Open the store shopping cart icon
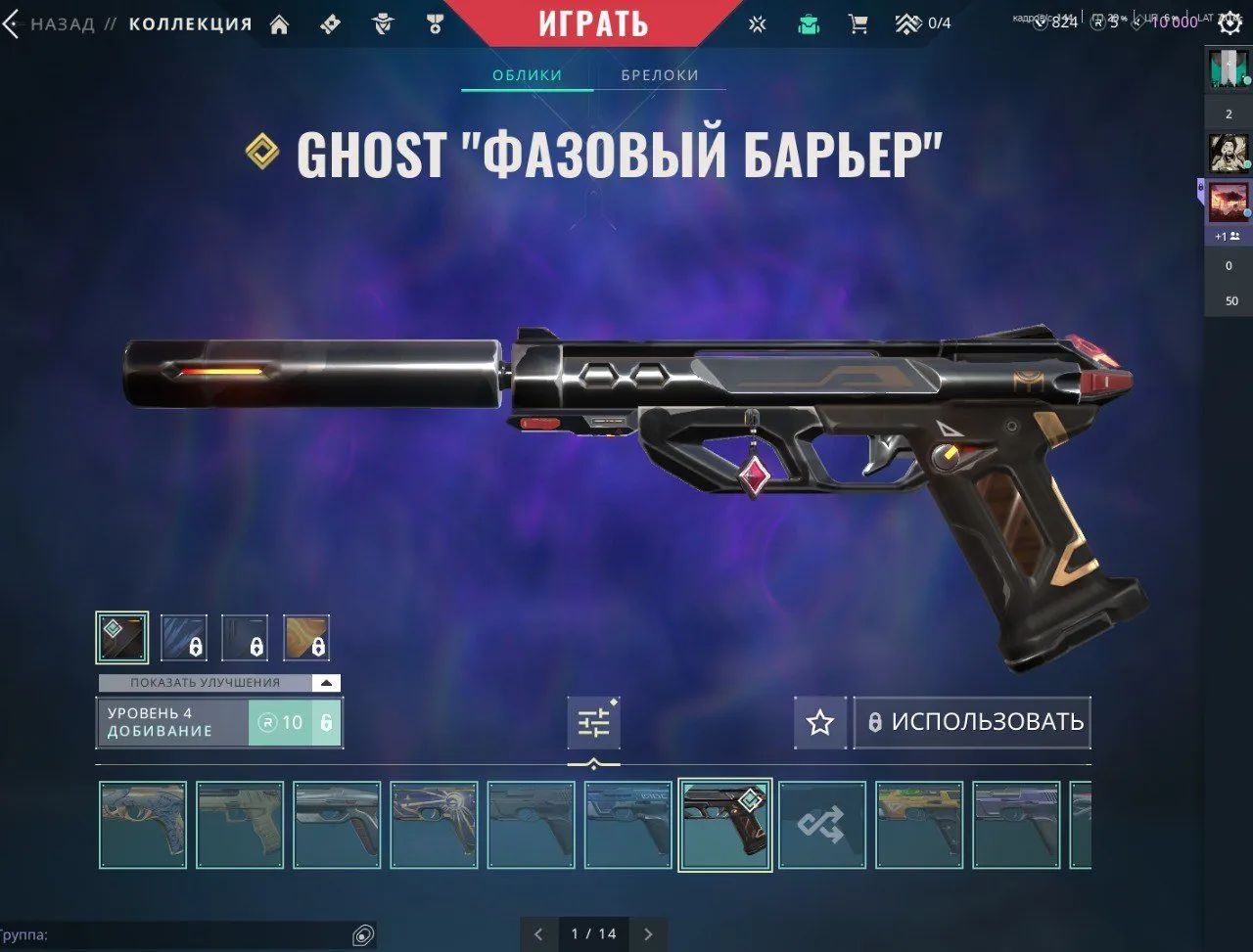Screen dimensions: 1253x952 [859, 22]
